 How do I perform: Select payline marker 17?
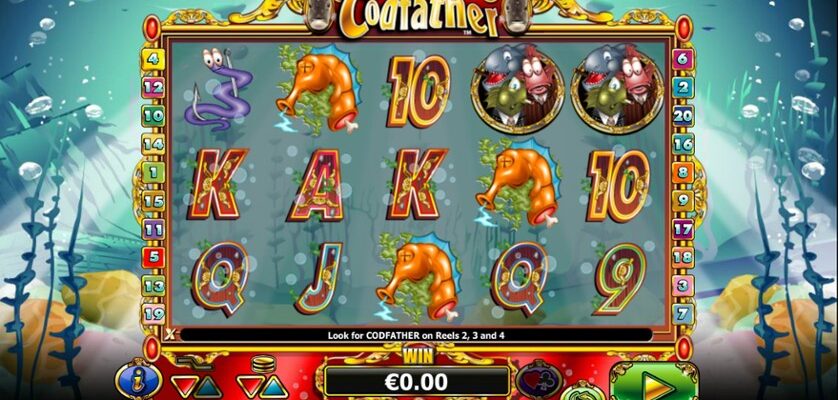683,229
